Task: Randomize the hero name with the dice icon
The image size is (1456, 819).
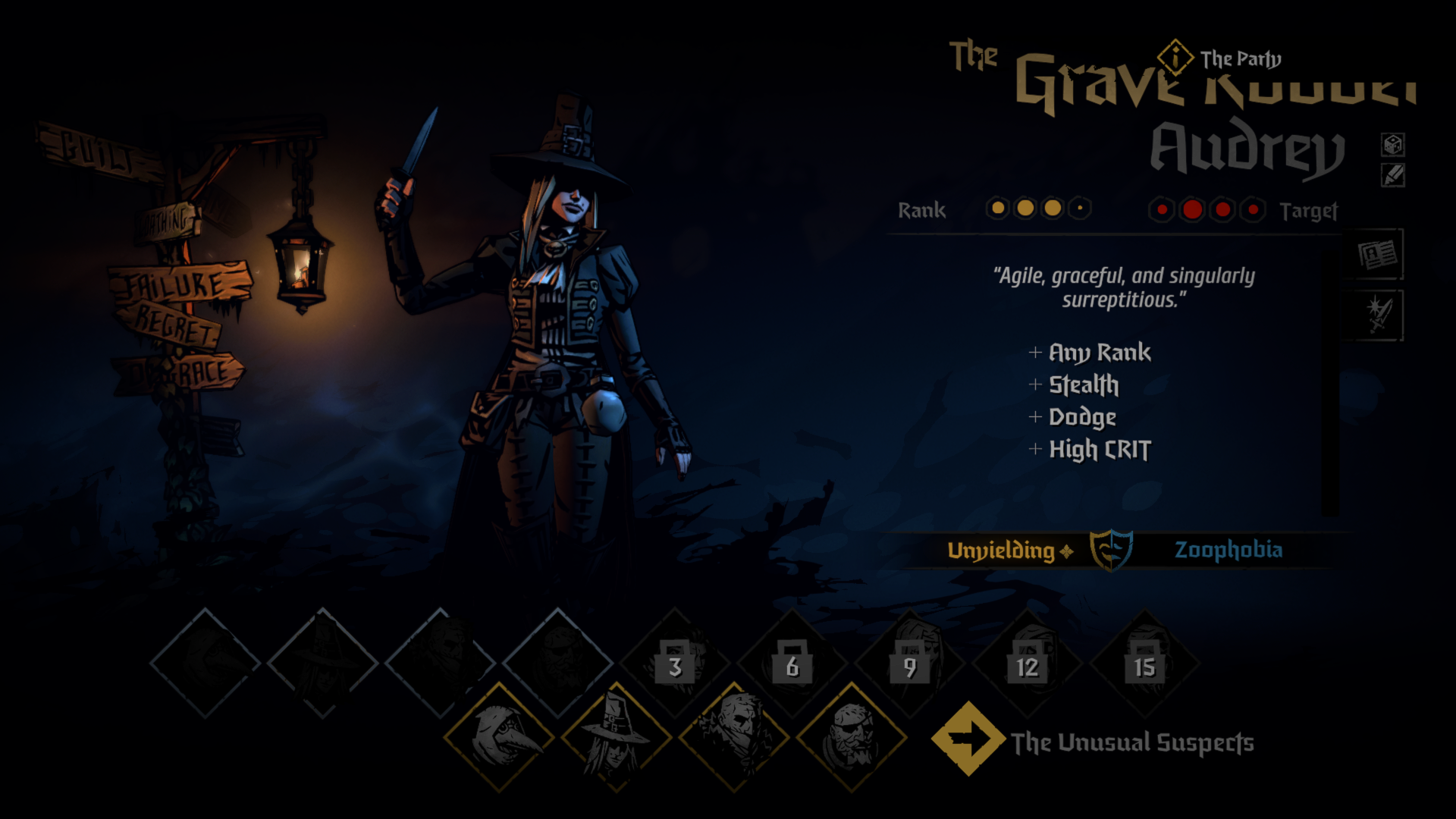Action: coord(1393,144)
